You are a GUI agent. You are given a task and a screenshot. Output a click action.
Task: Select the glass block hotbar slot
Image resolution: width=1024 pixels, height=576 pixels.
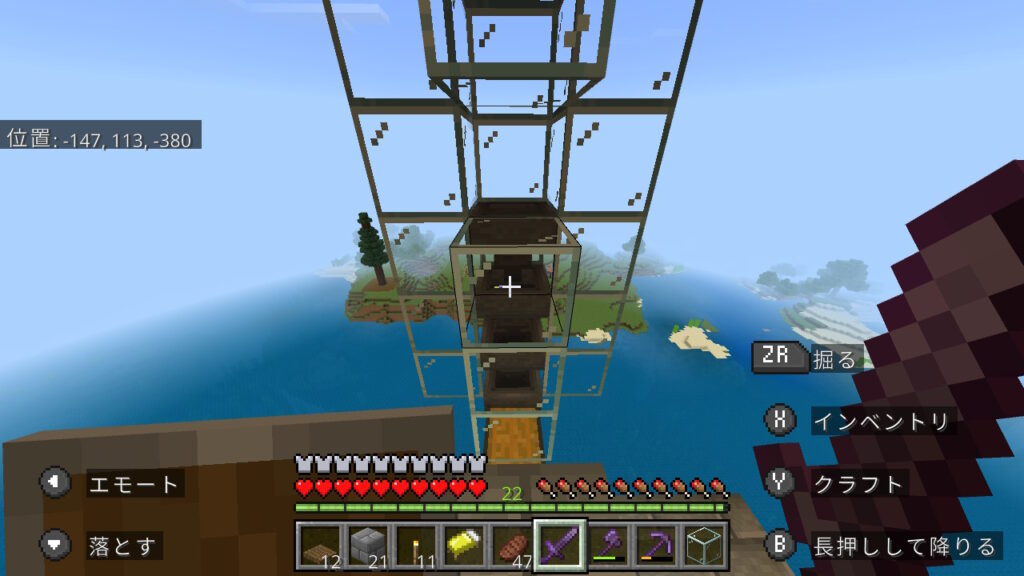point(704,544)
